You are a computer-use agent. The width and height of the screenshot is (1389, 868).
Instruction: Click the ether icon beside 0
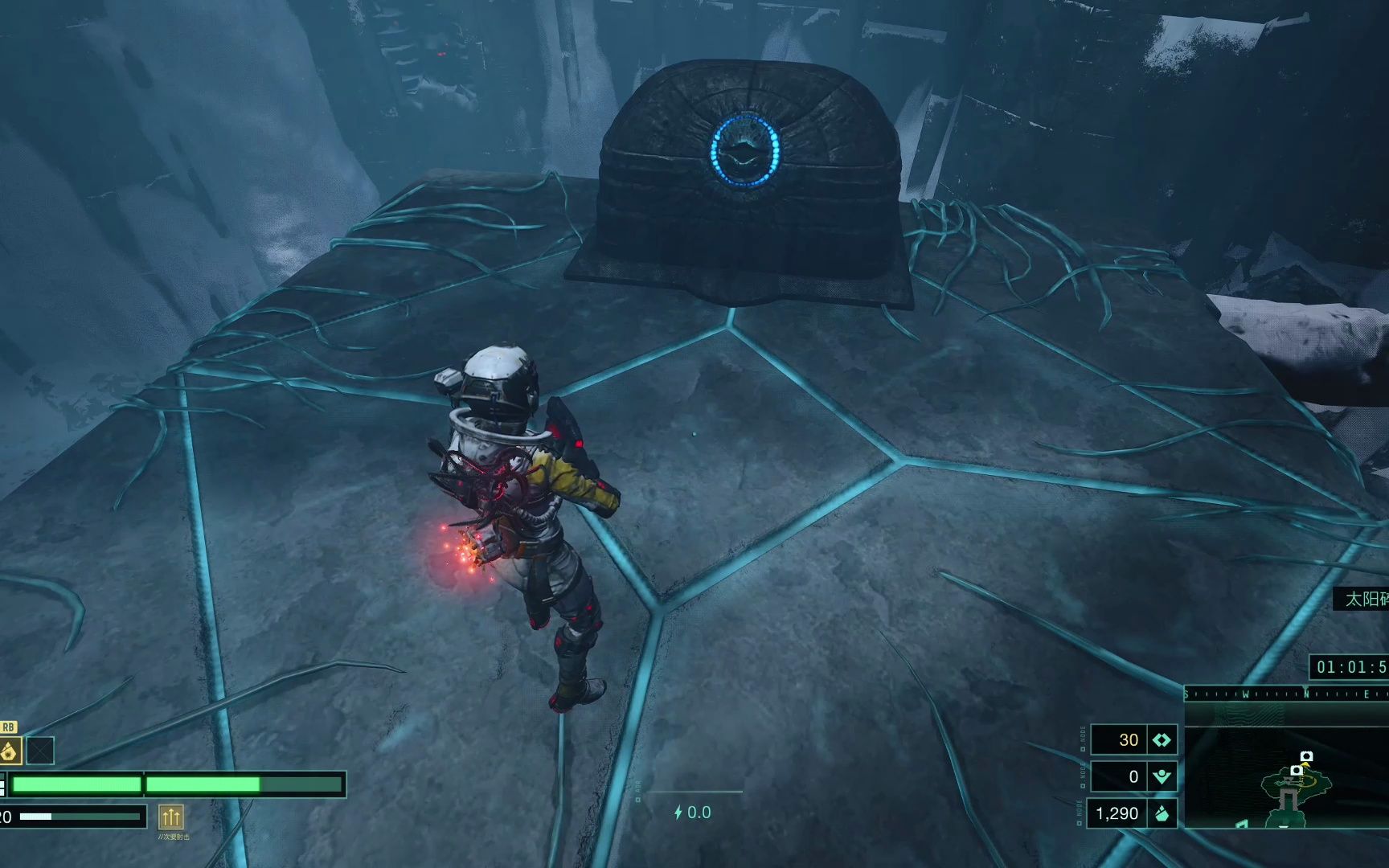[x=1162, y=776]
